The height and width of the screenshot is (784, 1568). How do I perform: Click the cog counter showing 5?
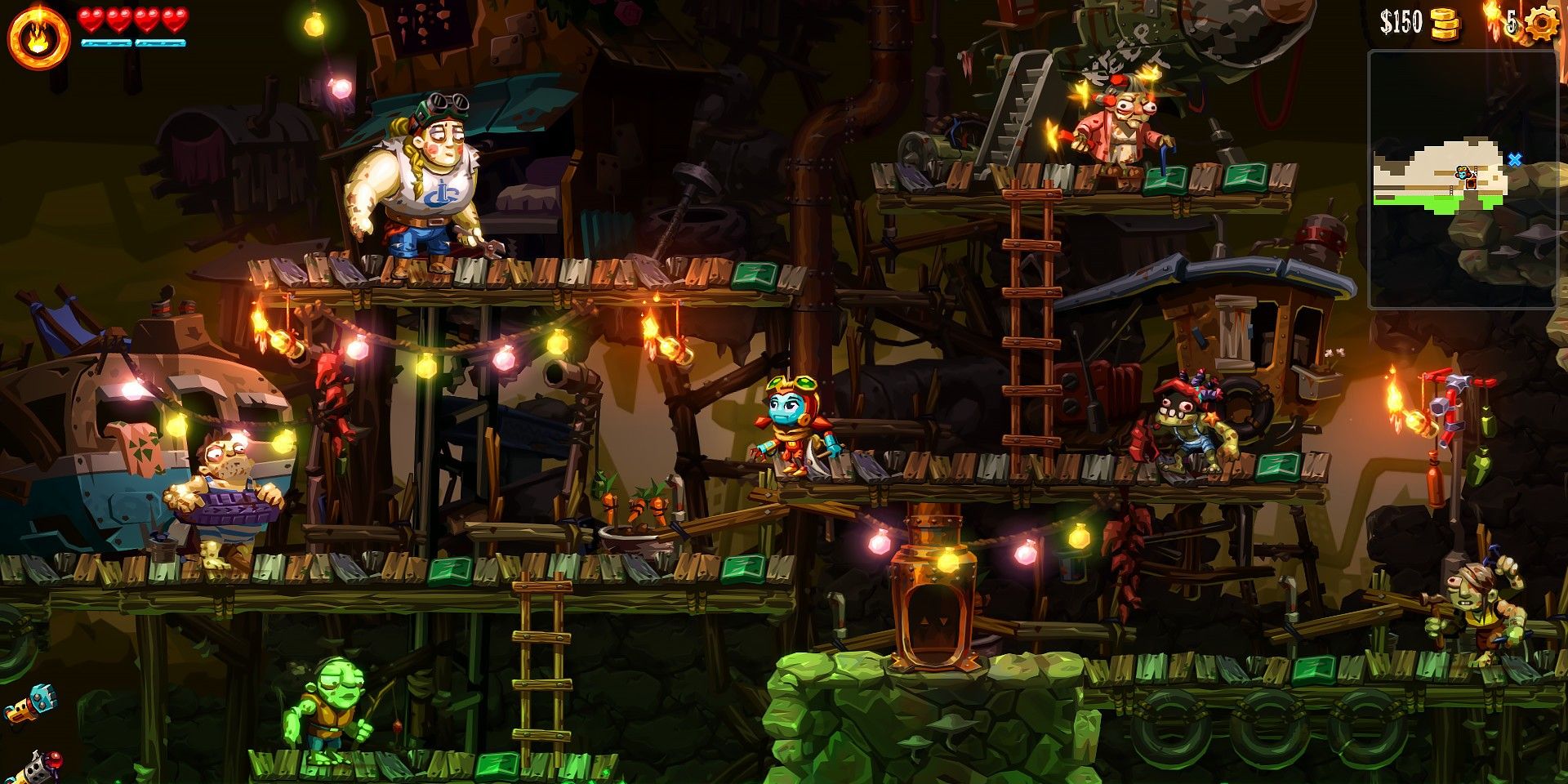click(1511, 22)
